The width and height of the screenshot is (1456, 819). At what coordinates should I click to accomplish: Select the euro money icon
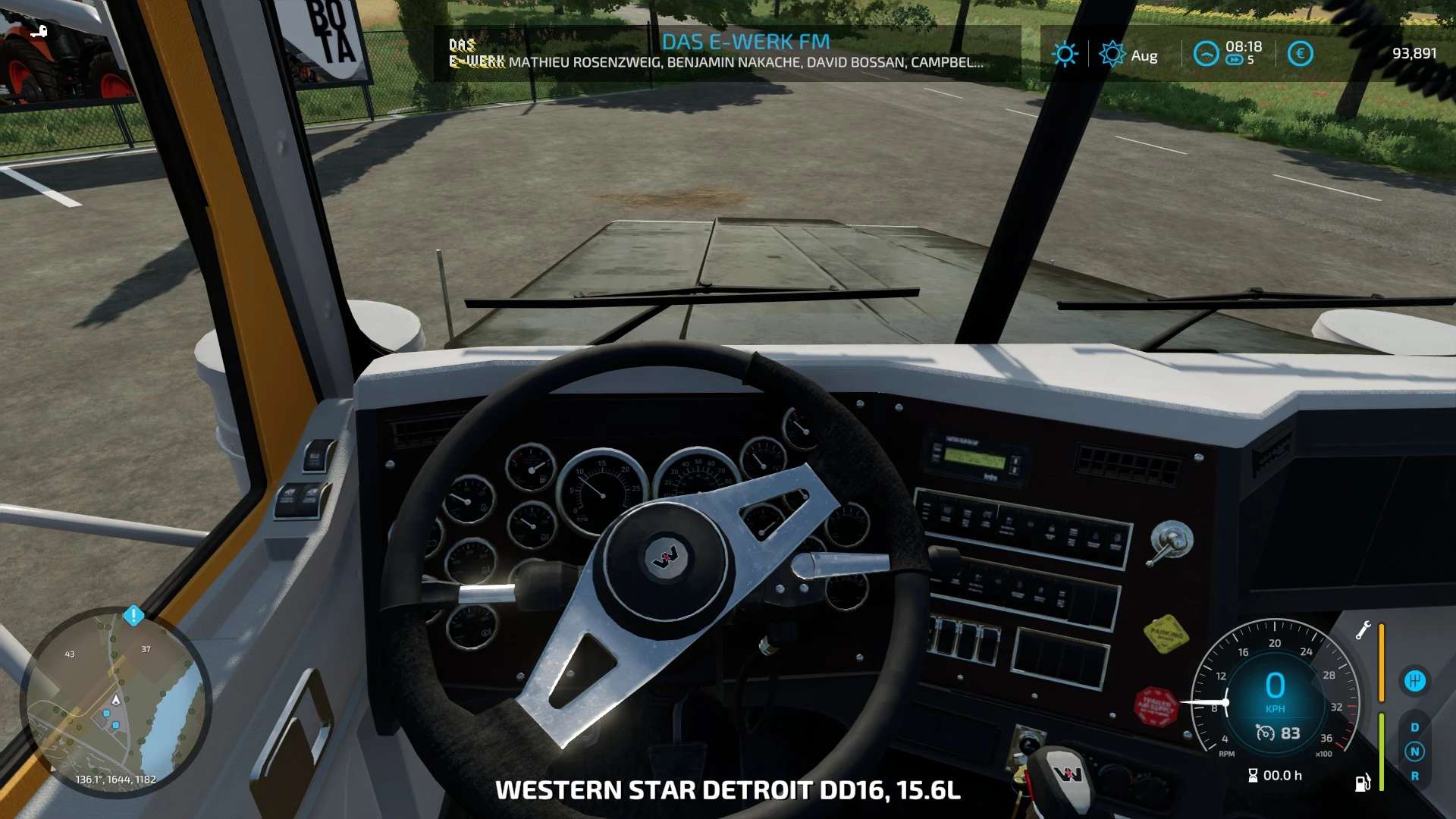pos(1300,54)
